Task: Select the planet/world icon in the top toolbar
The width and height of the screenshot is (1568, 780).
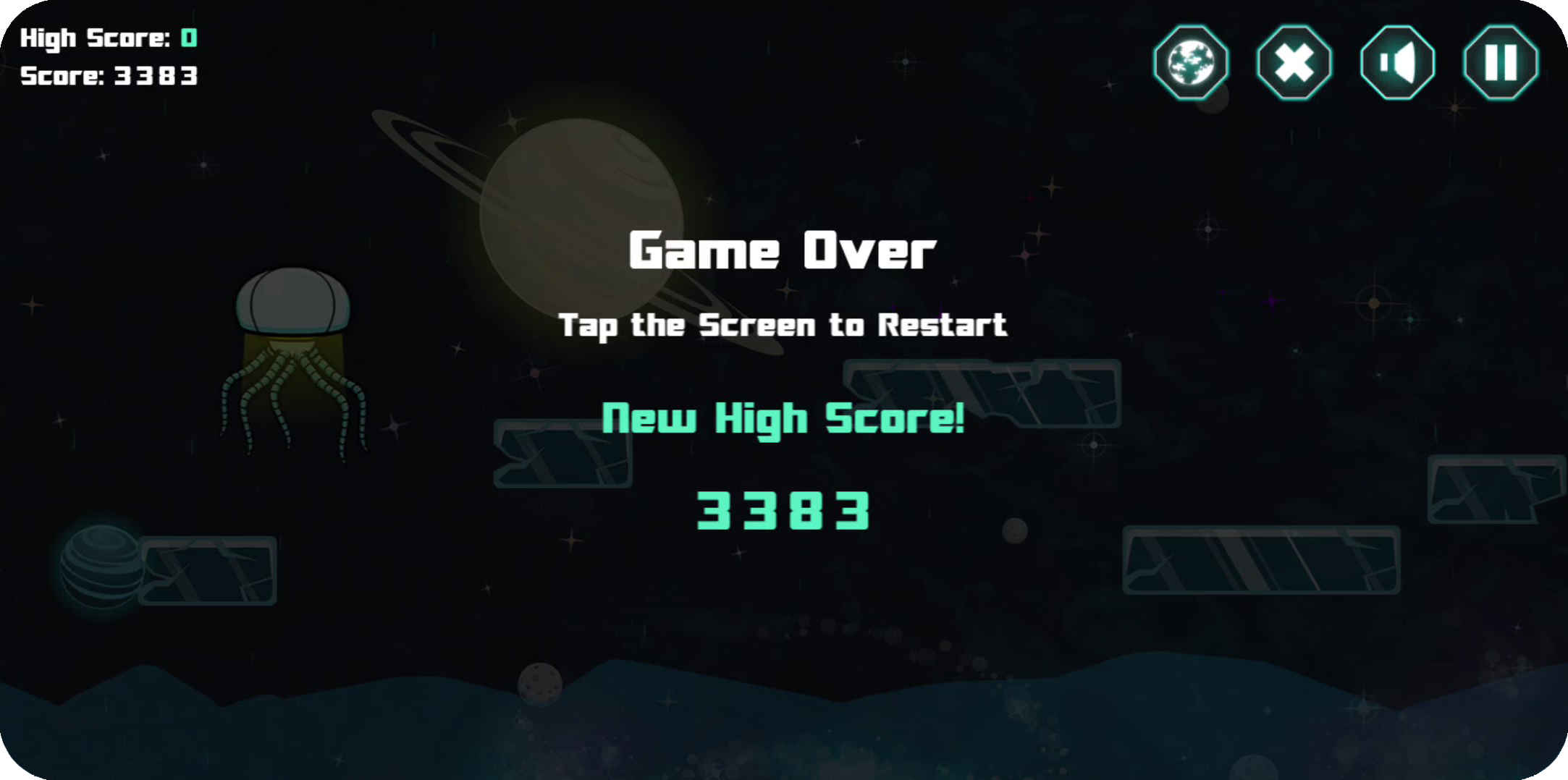Action: [1191, 62]
